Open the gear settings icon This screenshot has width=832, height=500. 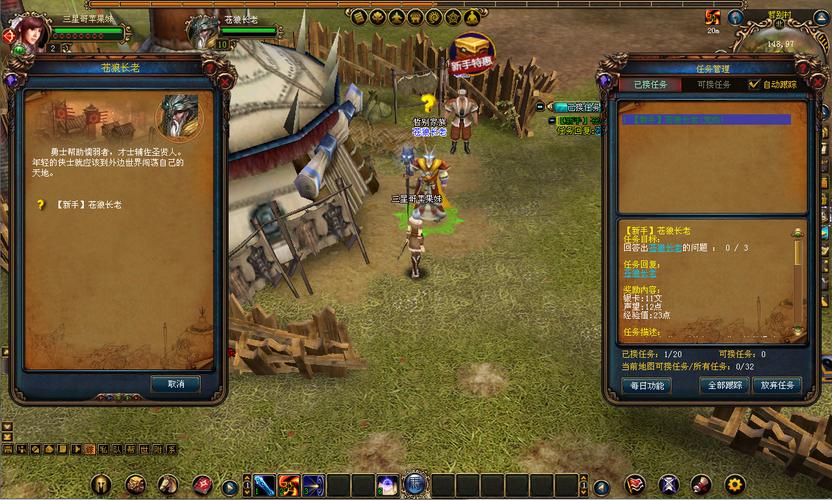point(735,485)
